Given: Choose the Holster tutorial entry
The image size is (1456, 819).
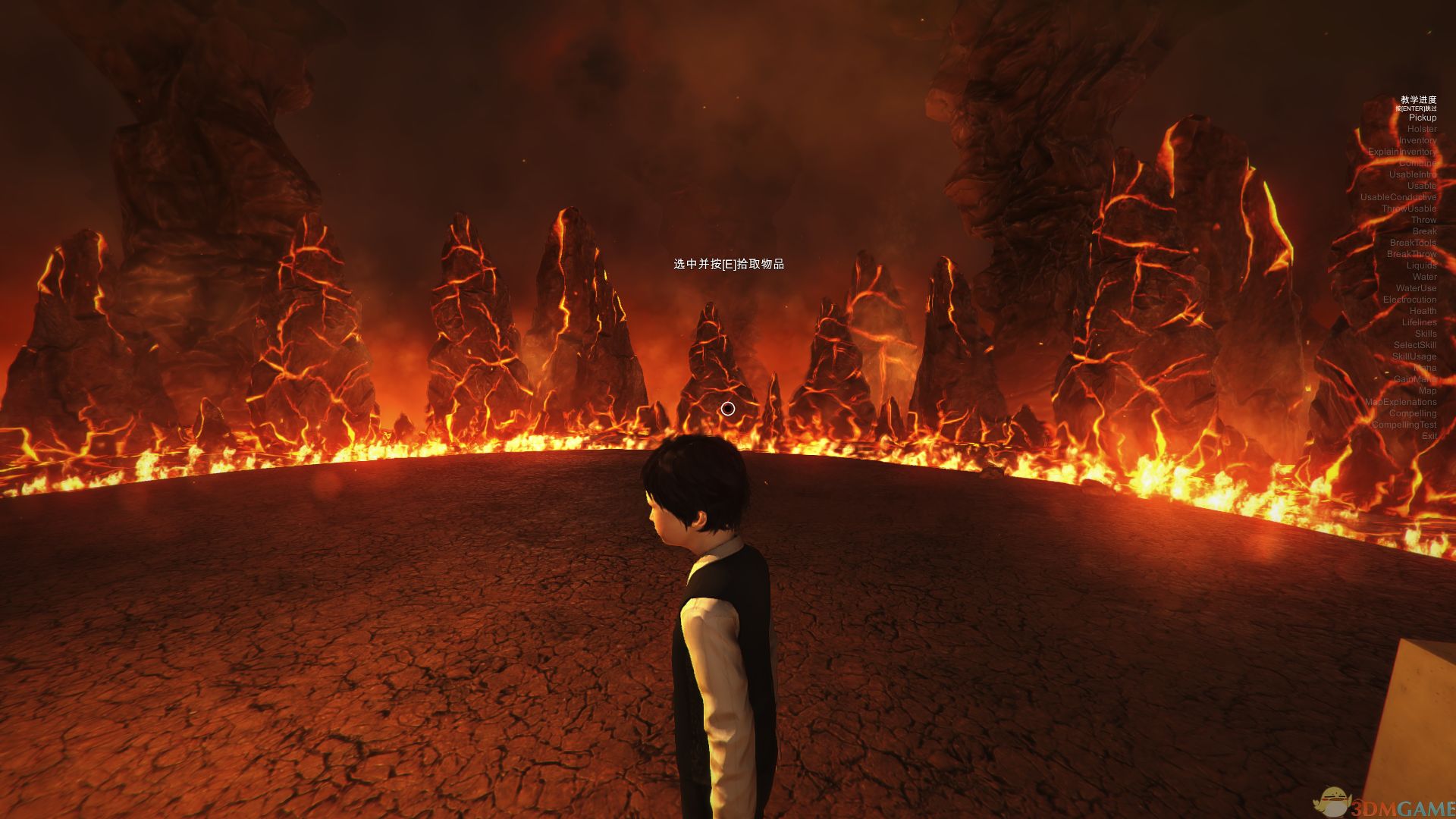Looking at the screenshot, I should click(x=1421, y=129).
